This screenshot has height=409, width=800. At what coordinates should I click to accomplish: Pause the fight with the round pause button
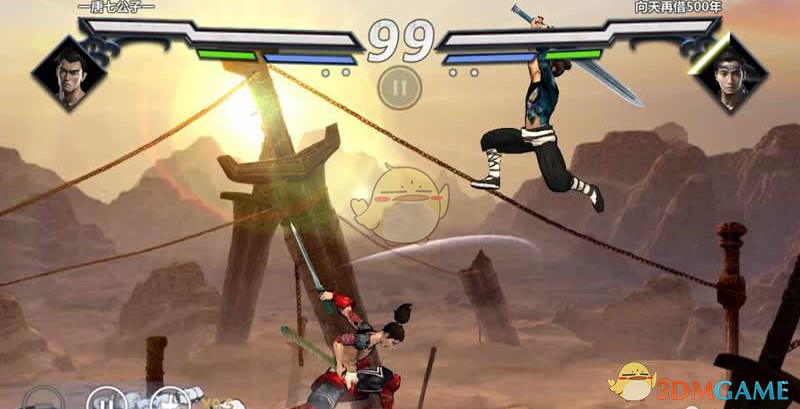[398, 87]
